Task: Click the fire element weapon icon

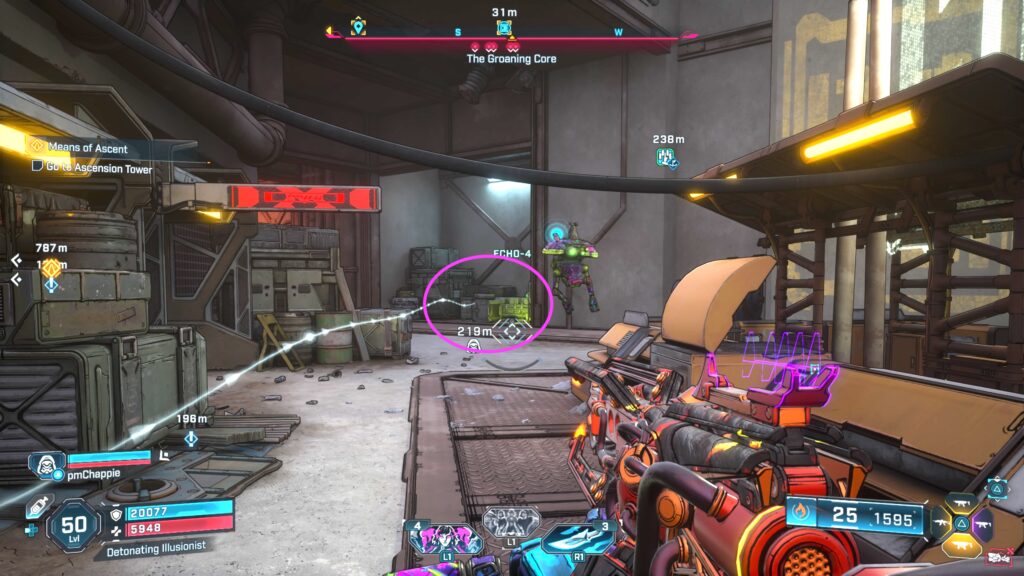Action: tap(800, 516)
